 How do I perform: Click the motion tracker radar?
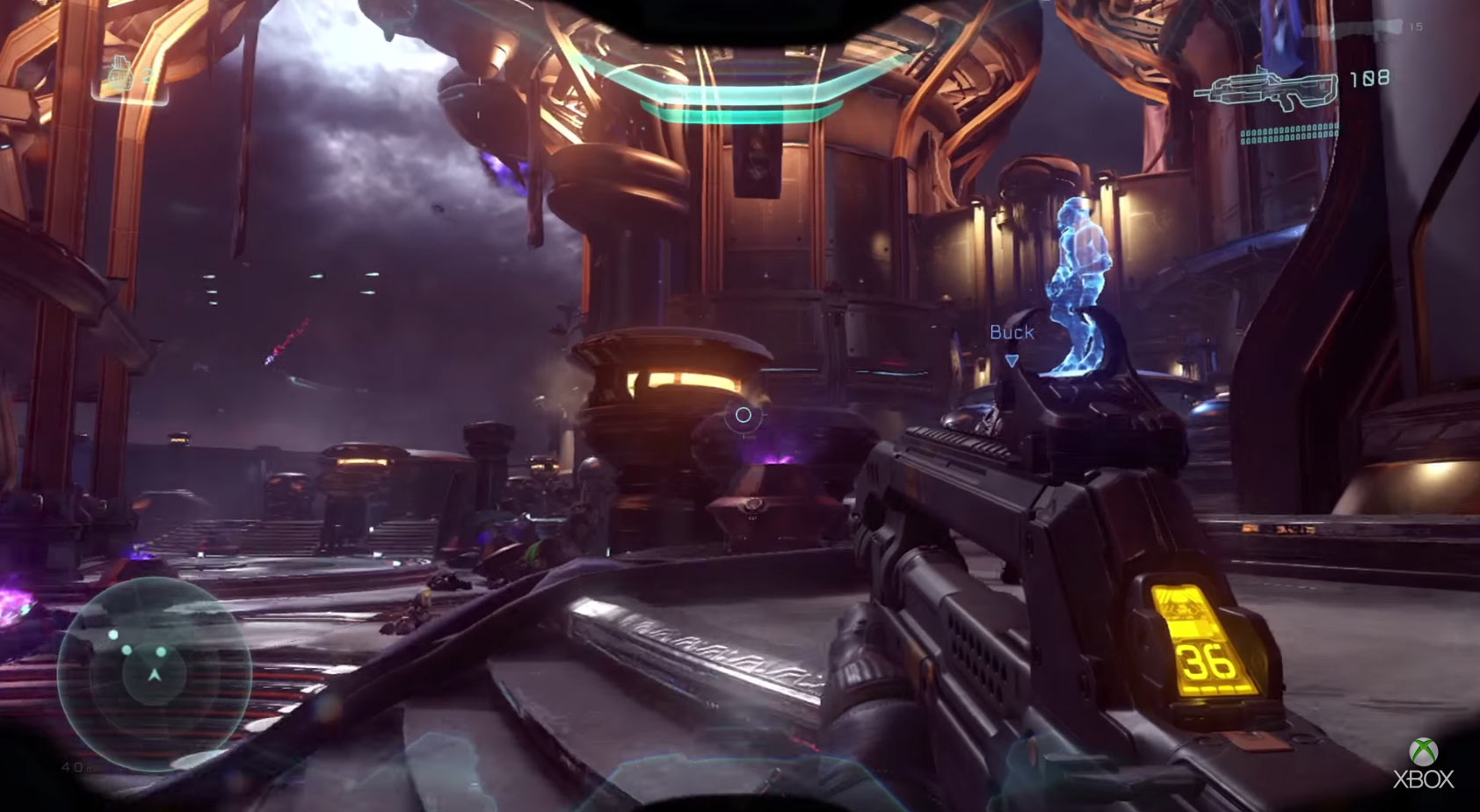click(154, 672)
